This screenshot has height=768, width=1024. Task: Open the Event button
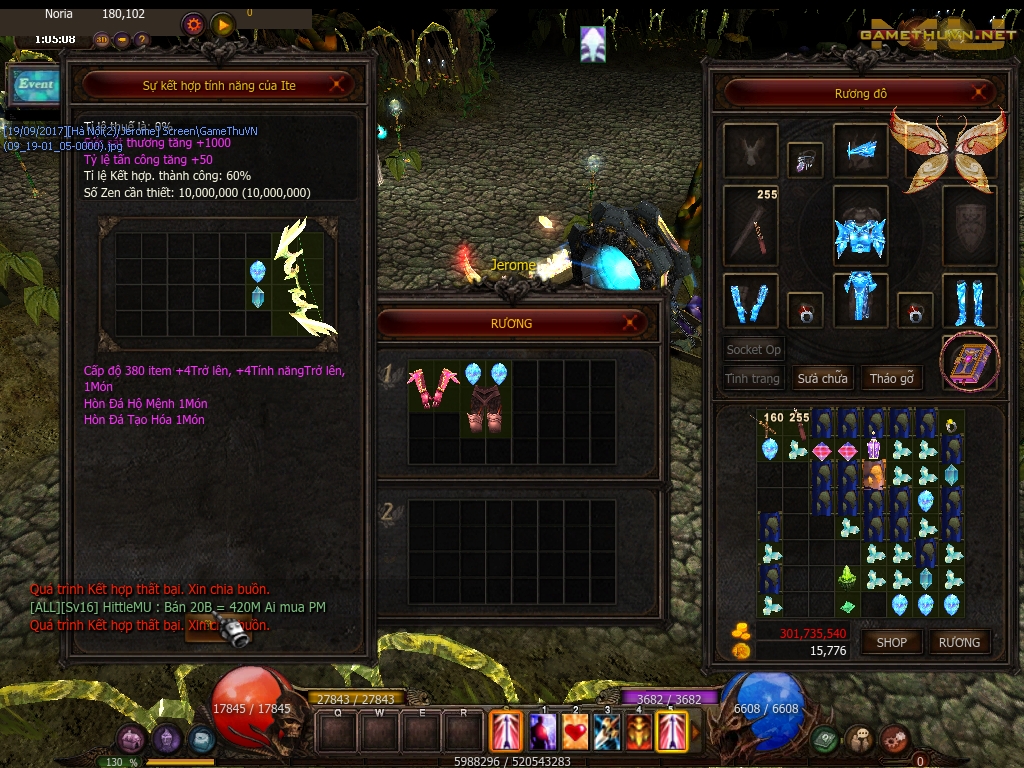[35, 85]
